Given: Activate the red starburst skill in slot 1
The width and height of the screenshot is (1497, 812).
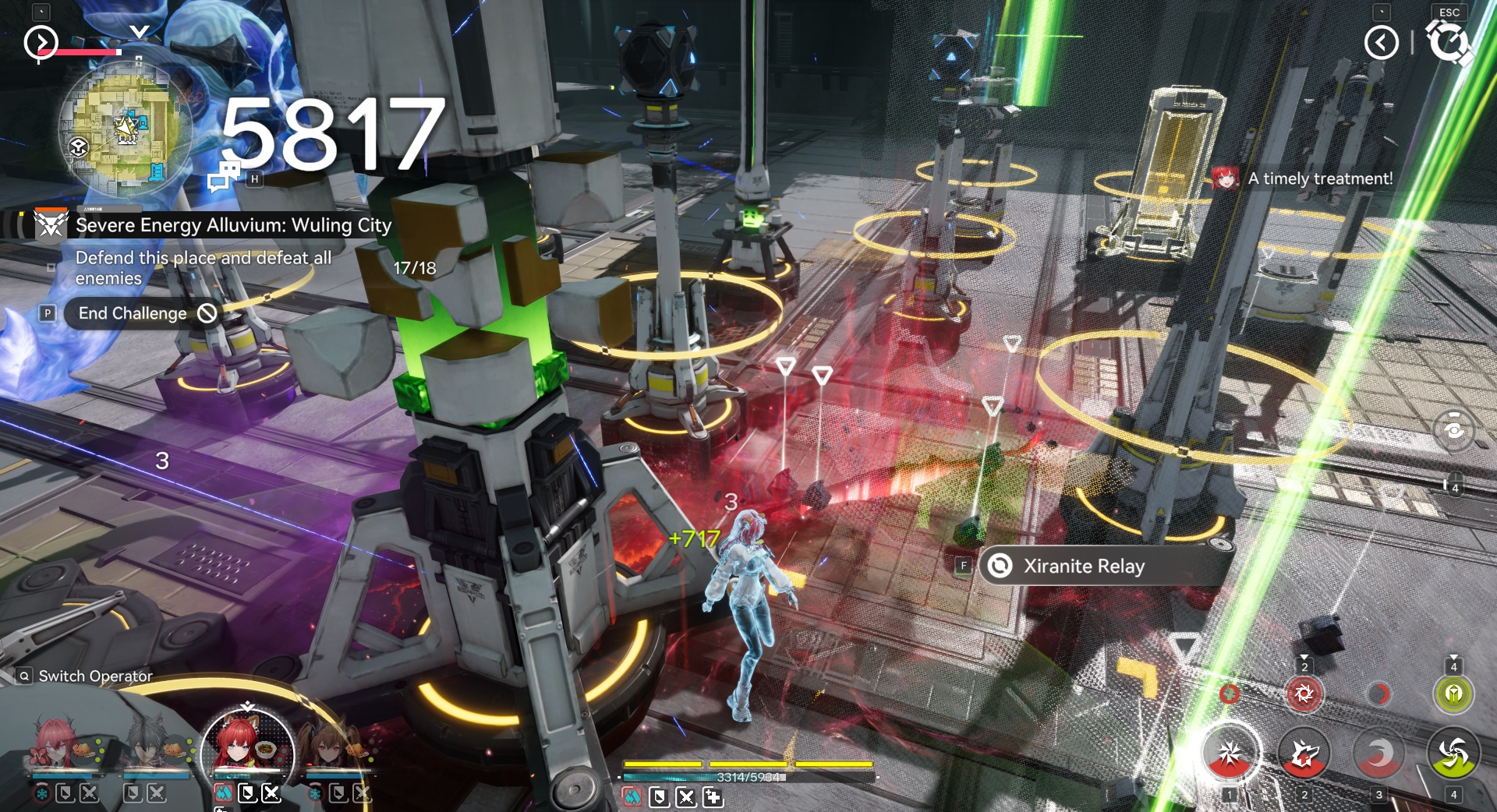Looking at the screenshot, I should point(1230,754).
